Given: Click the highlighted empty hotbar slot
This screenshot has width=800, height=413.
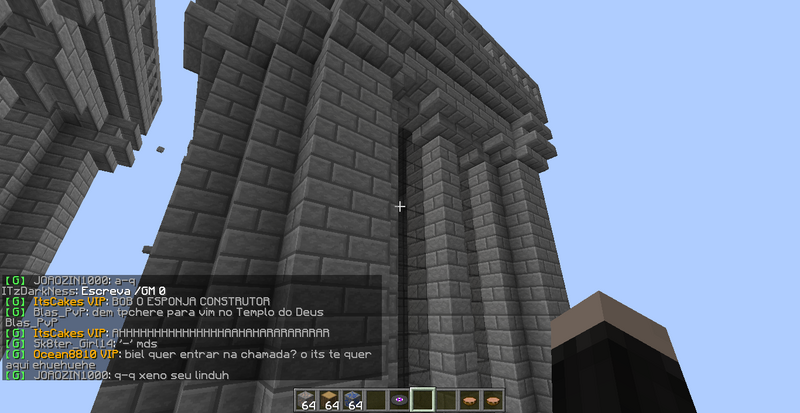Looking at the screenshot, I should (x=422, y=400).
